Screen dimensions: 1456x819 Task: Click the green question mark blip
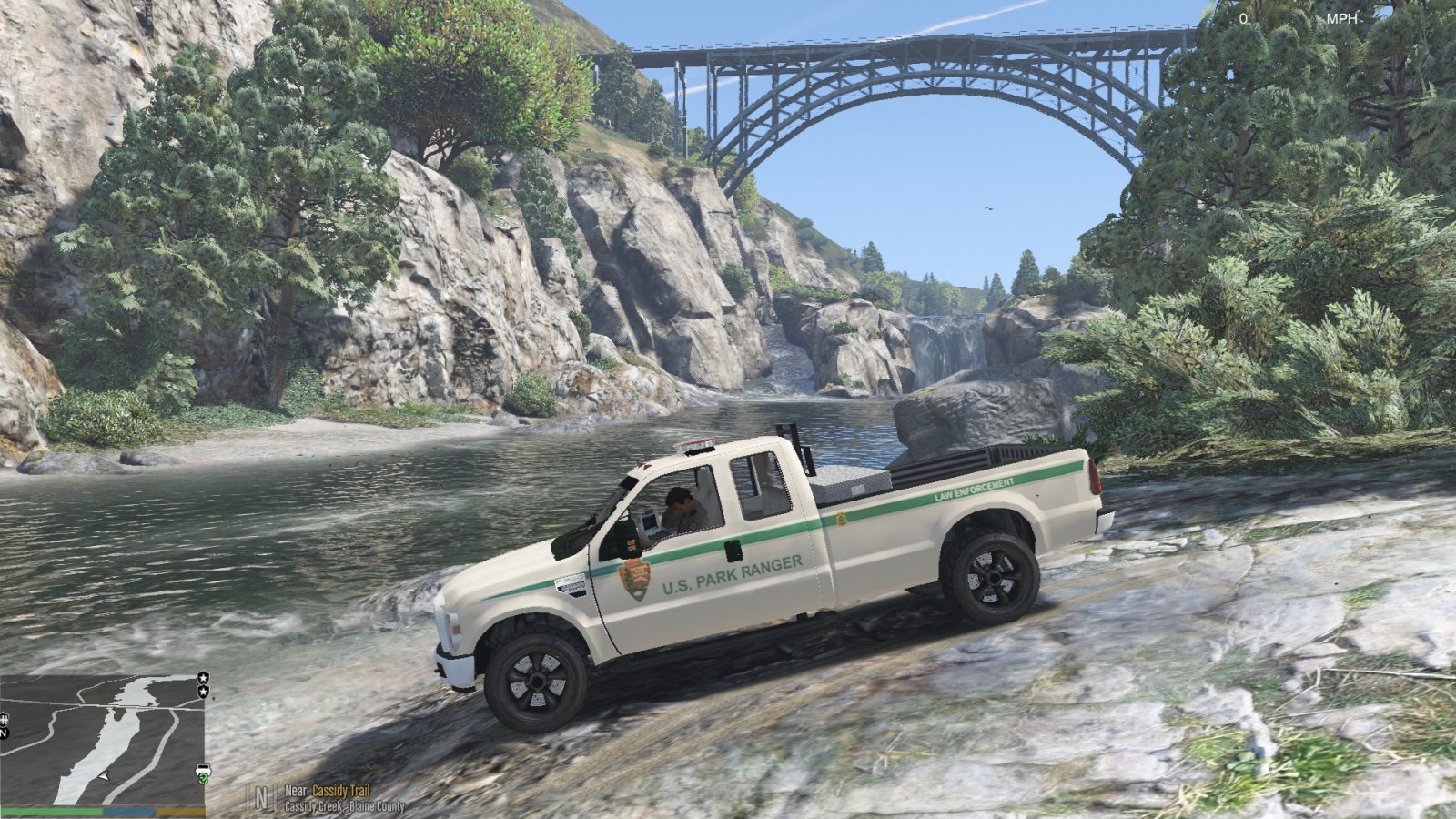(x=202, y=780)
